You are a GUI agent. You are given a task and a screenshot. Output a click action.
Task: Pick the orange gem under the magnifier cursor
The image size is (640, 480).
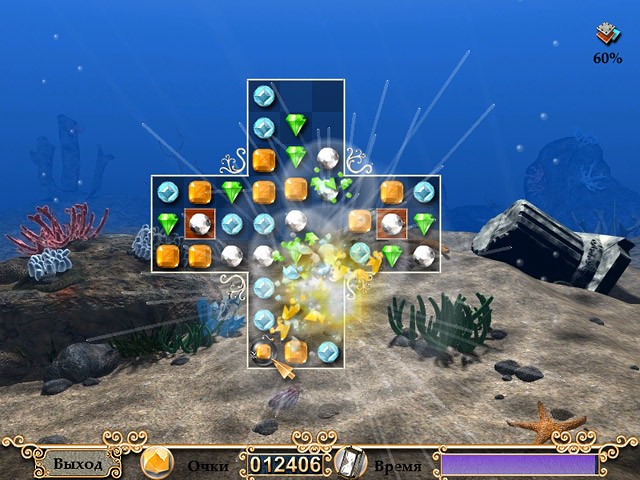click(264, 352)
